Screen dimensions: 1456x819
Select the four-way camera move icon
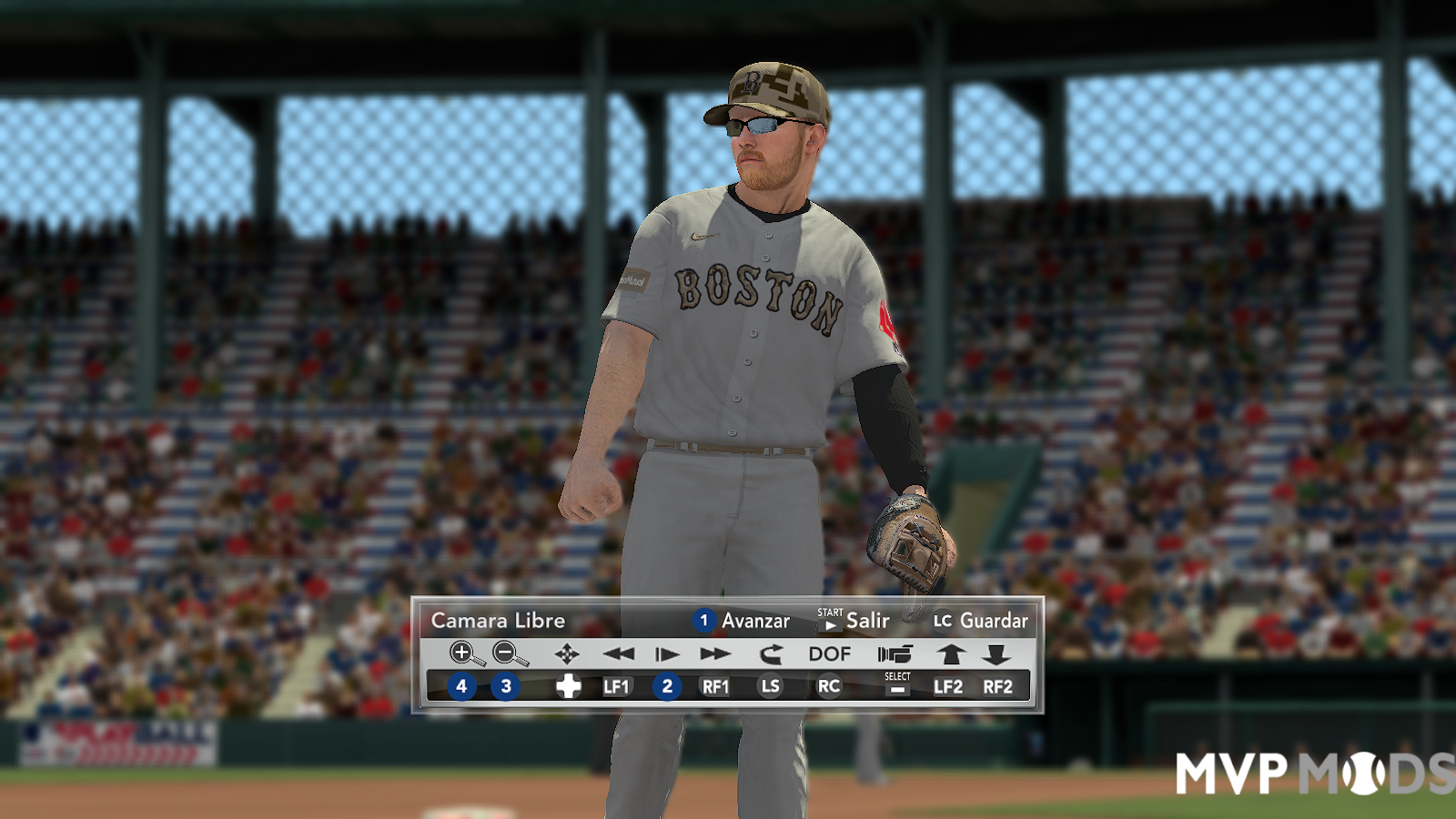(566, 653)
